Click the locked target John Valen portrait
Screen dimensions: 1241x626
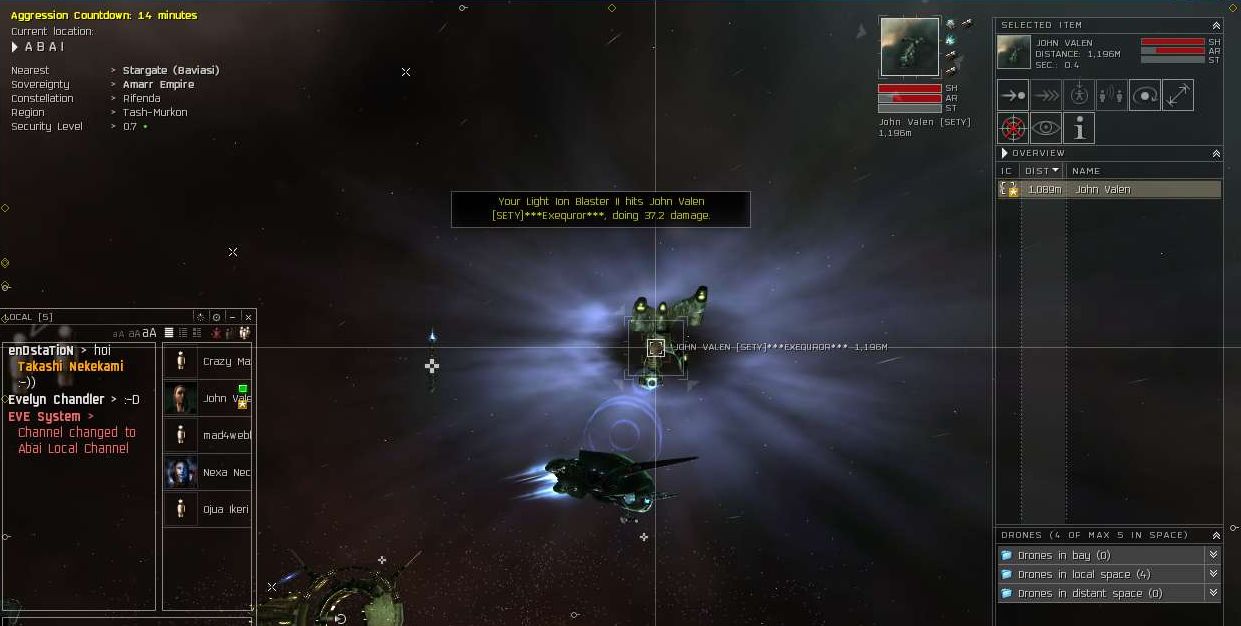pos(909,46)
